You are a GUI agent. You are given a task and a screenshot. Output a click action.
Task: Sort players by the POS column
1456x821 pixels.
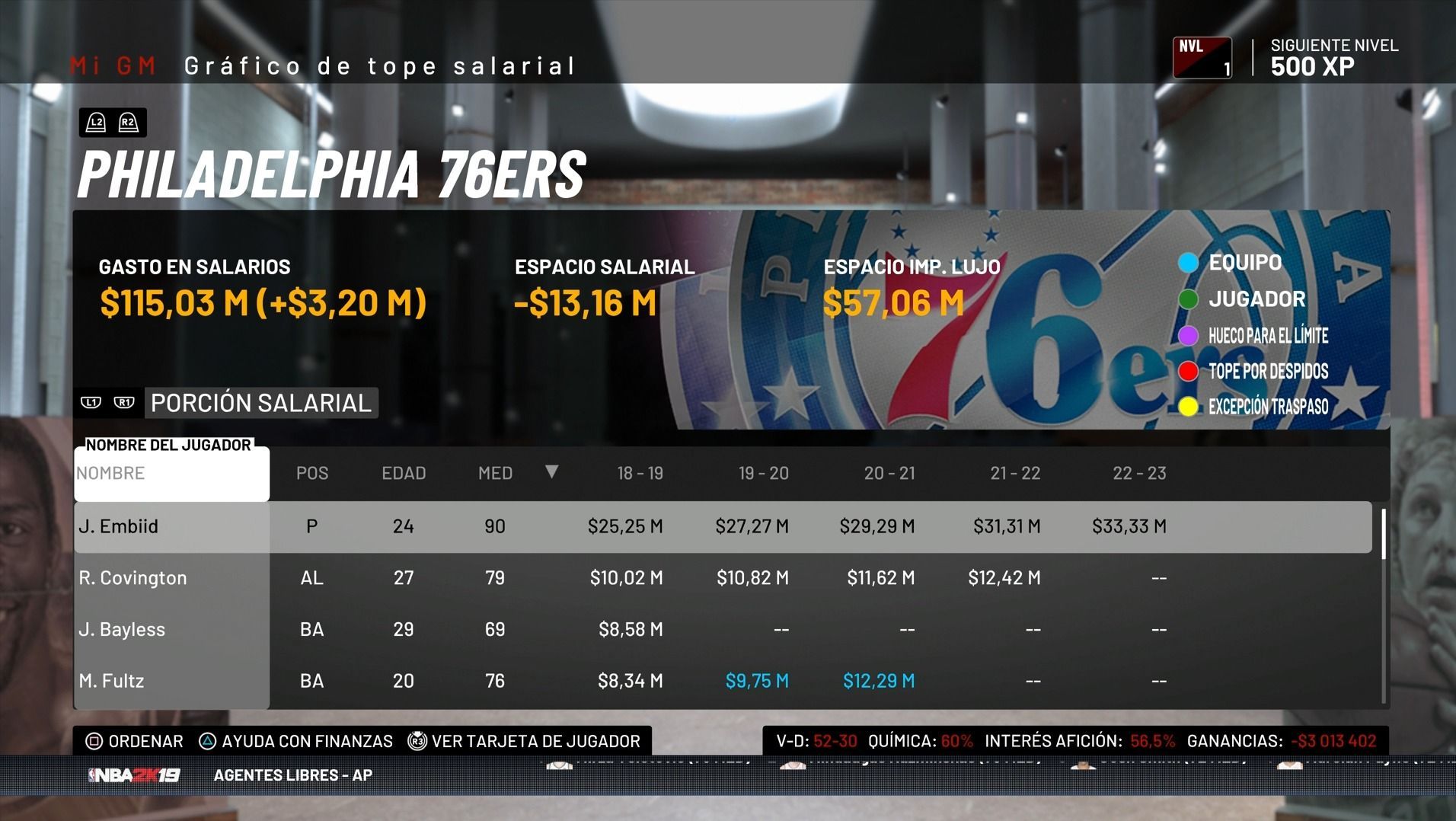(x=312, y=474)
